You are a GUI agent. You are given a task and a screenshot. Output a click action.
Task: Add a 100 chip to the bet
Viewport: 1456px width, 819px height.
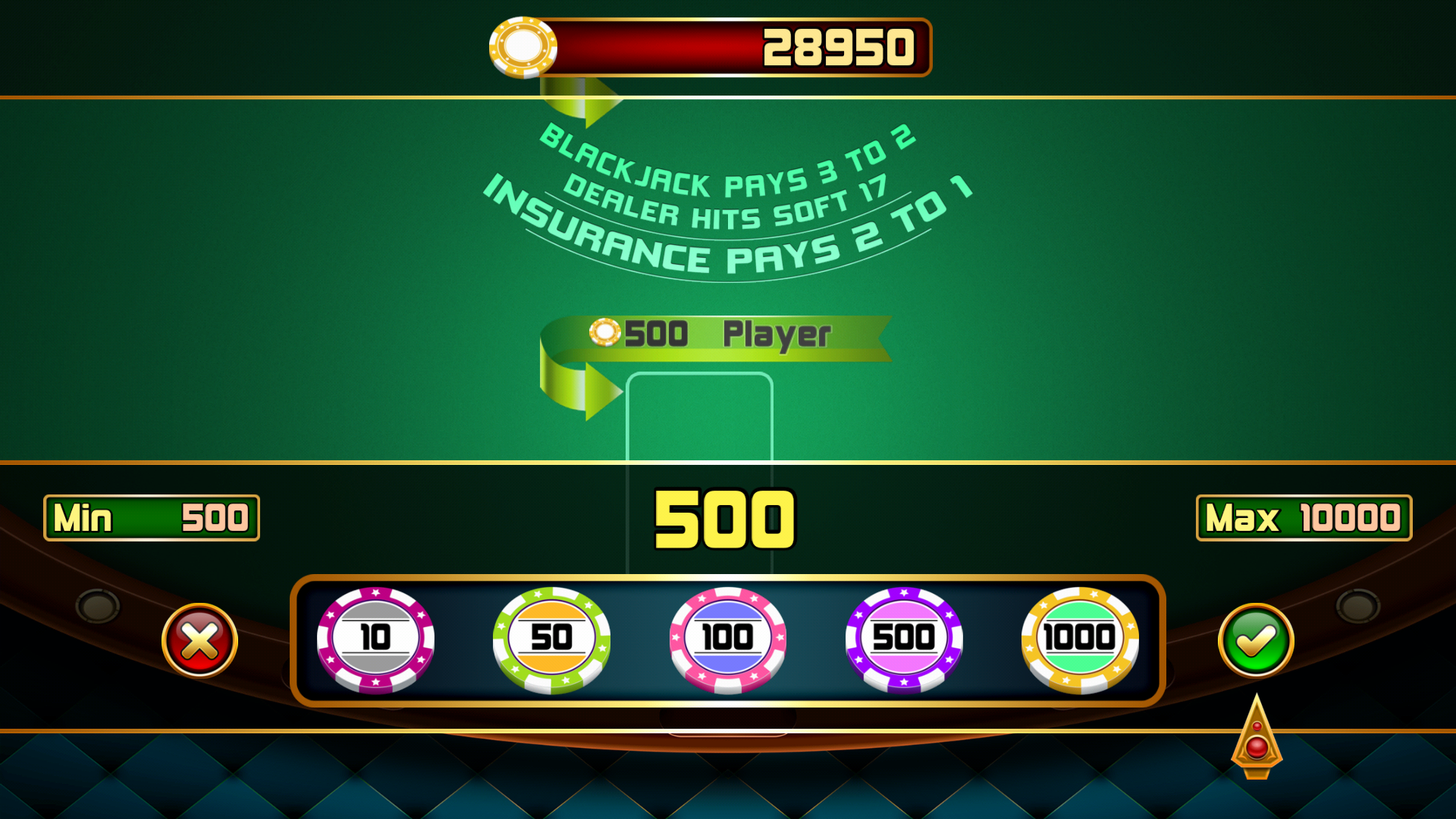click(726, 641)
